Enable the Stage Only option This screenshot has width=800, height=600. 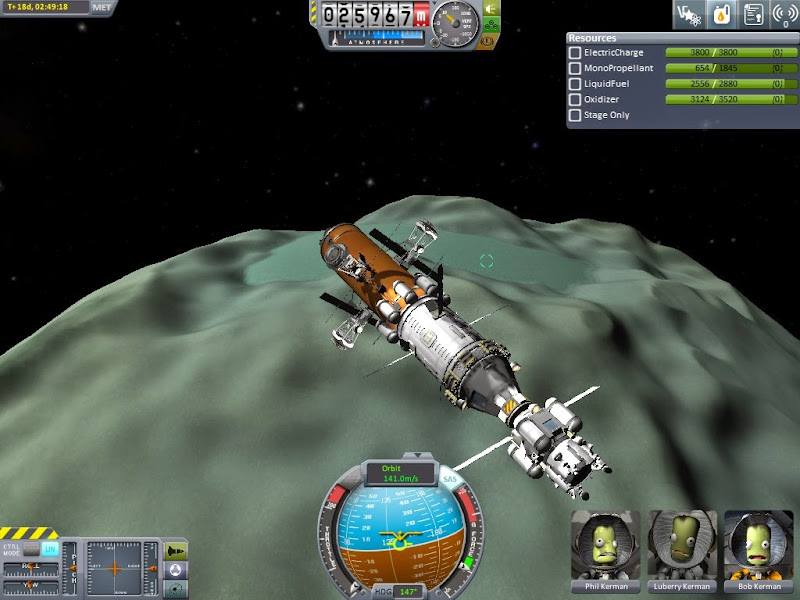click(574, 115)
